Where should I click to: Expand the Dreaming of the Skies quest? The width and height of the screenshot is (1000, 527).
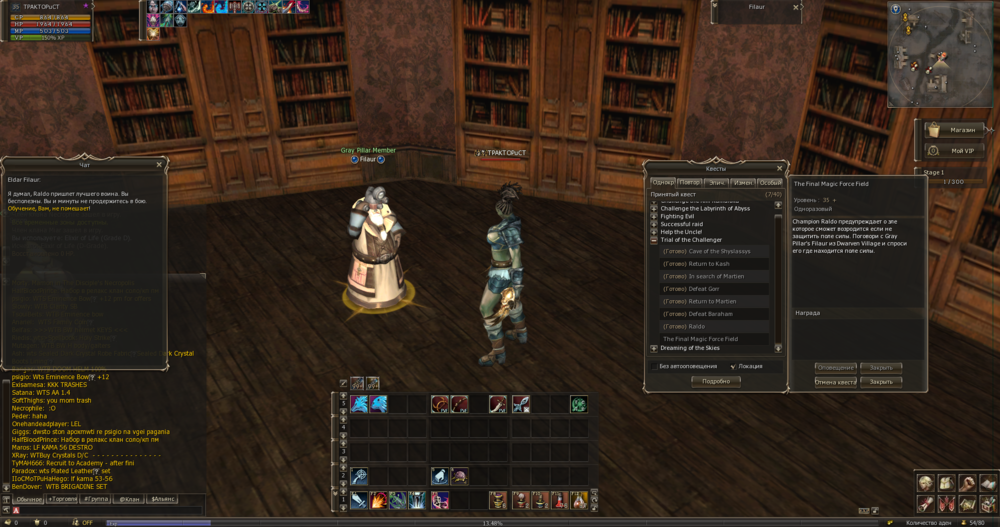tap(654, 348)
